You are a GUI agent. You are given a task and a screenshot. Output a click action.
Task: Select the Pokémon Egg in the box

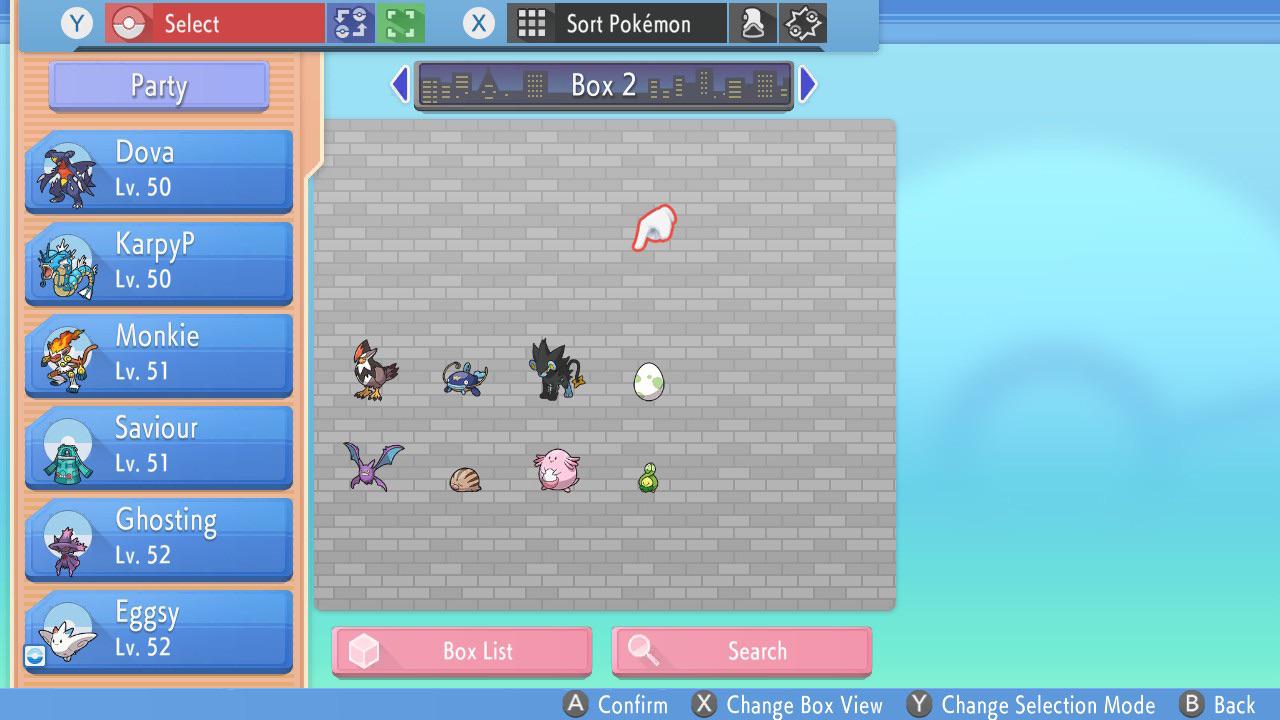pos(650,380)
